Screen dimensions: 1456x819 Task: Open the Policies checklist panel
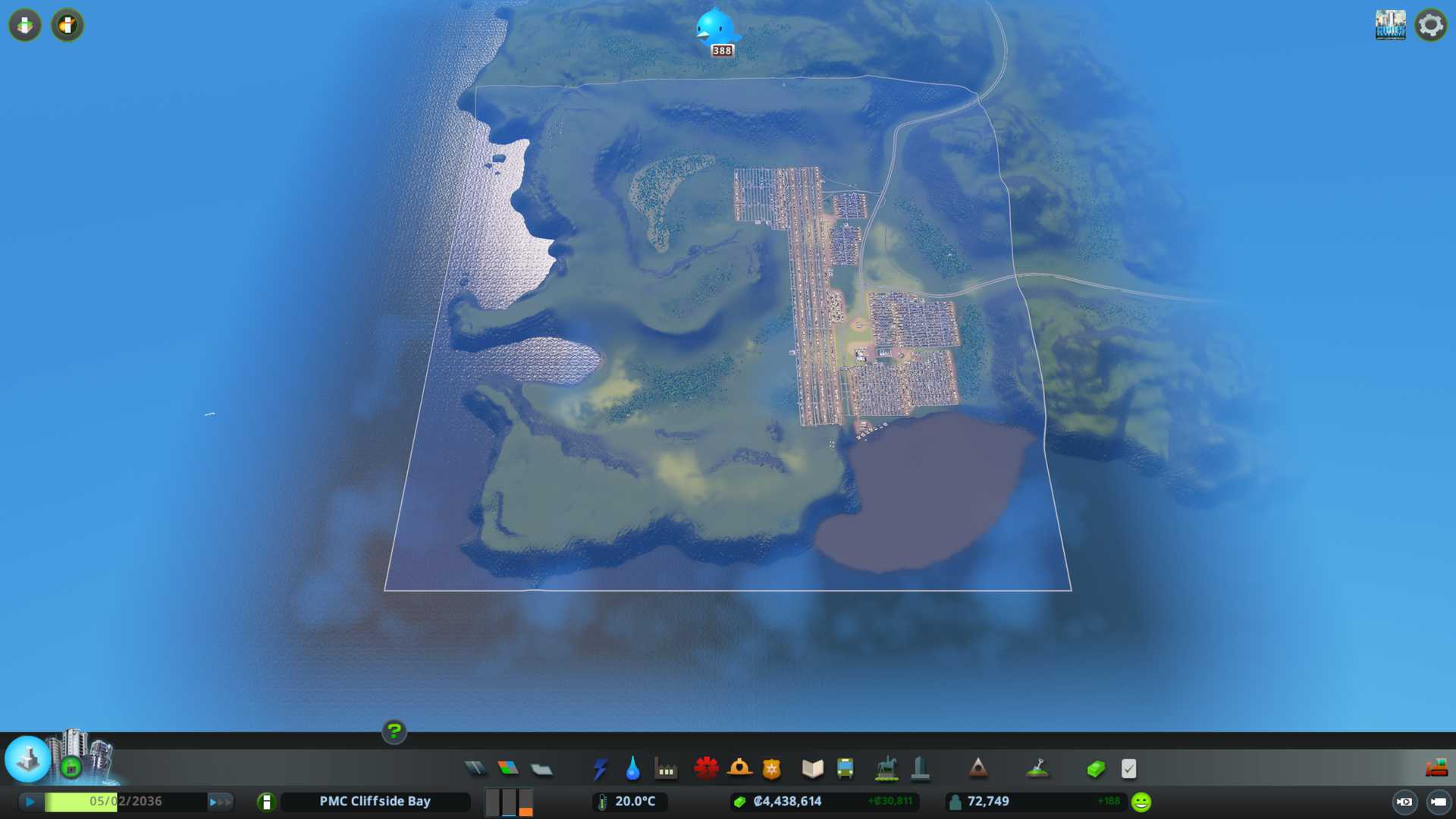(x=1128, y=769)
